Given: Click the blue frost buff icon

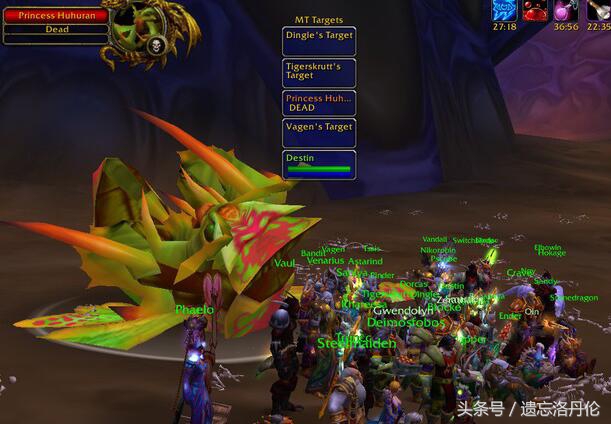Looking at the screenshot, I should (505, 10).
